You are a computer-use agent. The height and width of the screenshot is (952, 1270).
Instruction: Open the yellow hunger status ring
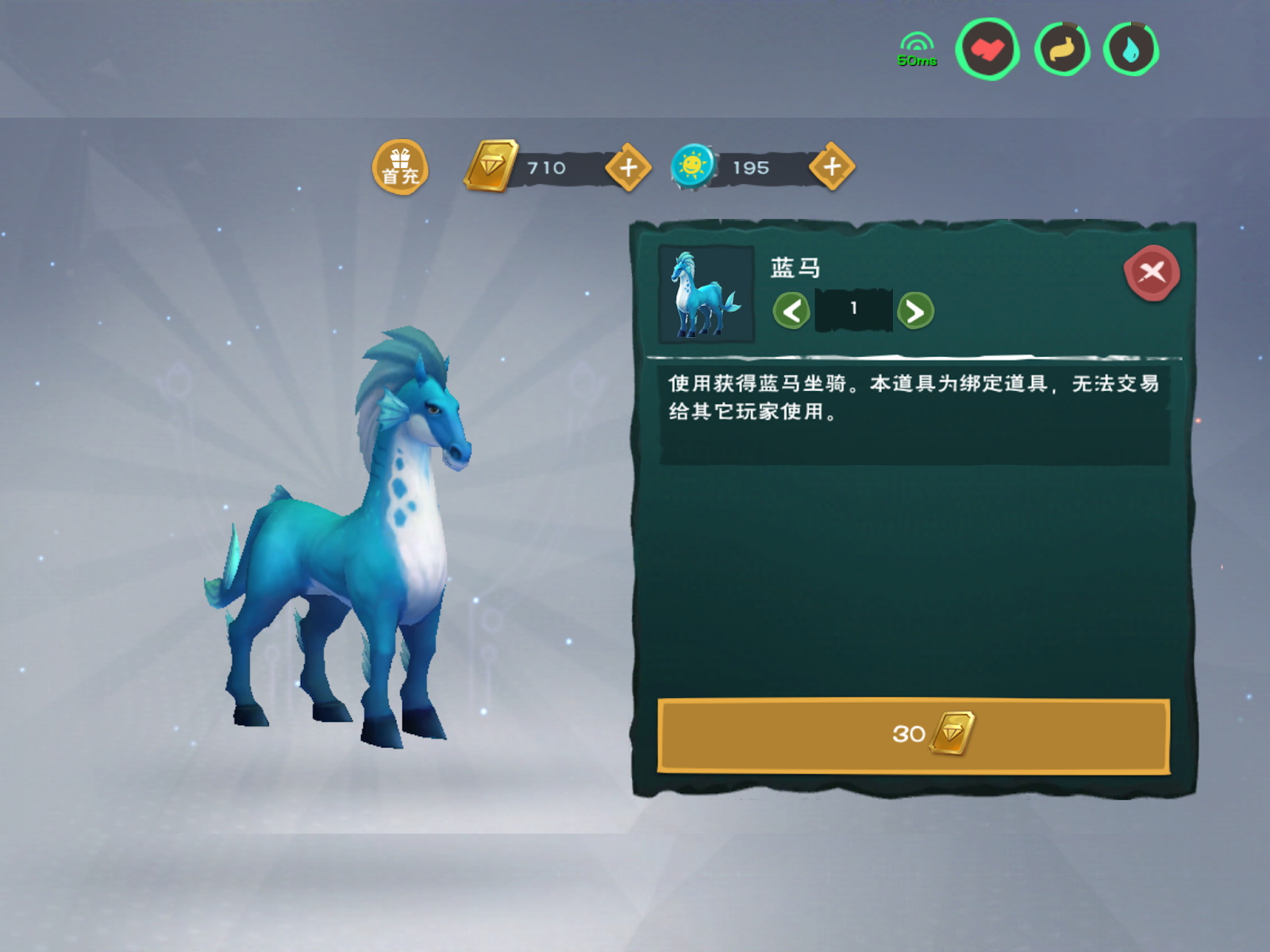click(x=1061, y=48)
